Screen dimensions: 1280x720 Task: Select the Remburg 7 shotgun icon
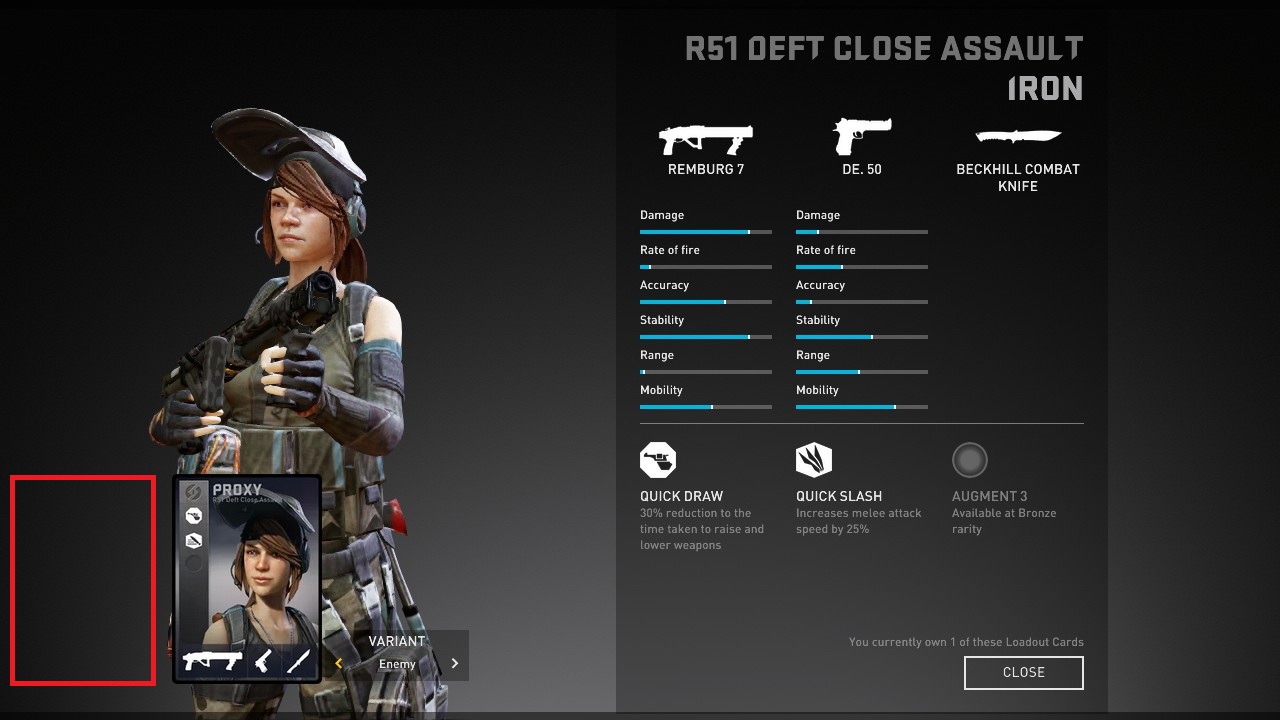tap(705, 138)
